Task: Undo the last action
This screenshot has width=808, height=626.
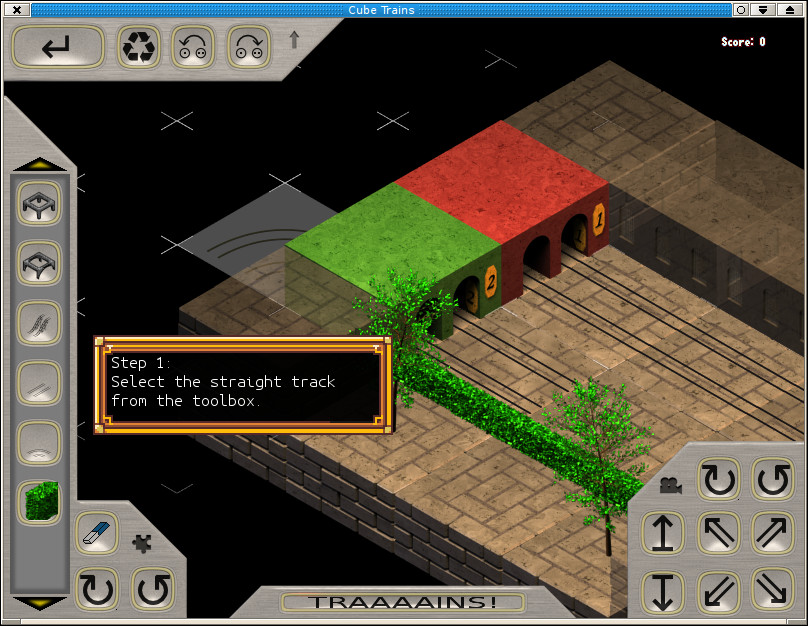Action: click(x=193, y=47)
